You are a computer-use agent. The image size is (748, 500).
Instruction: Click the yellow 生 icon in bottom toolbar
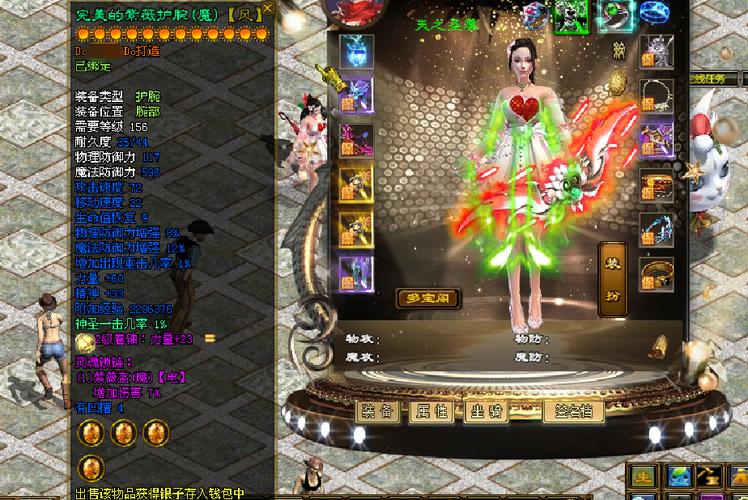643,477
